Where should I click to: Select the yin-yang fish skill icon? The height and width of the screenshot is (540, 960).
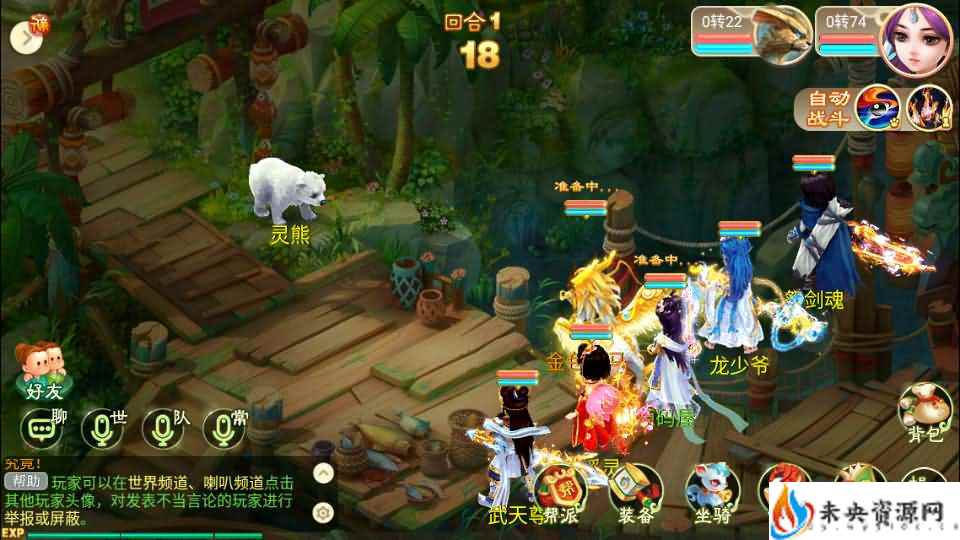[879, 109]
